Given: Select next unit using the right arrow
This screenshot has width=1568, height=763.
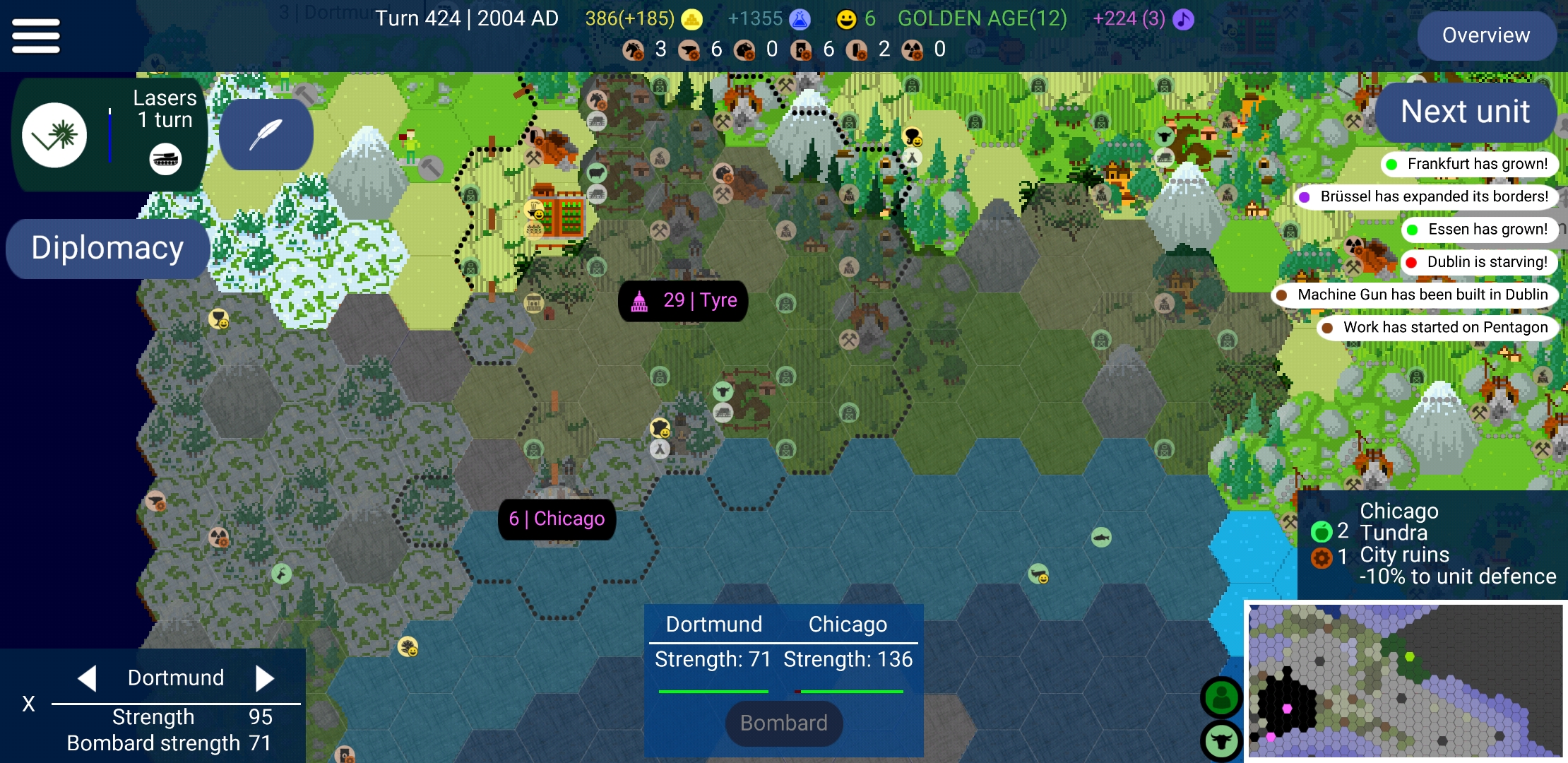Looking at the screenshot, I should (x=266, y=677).
